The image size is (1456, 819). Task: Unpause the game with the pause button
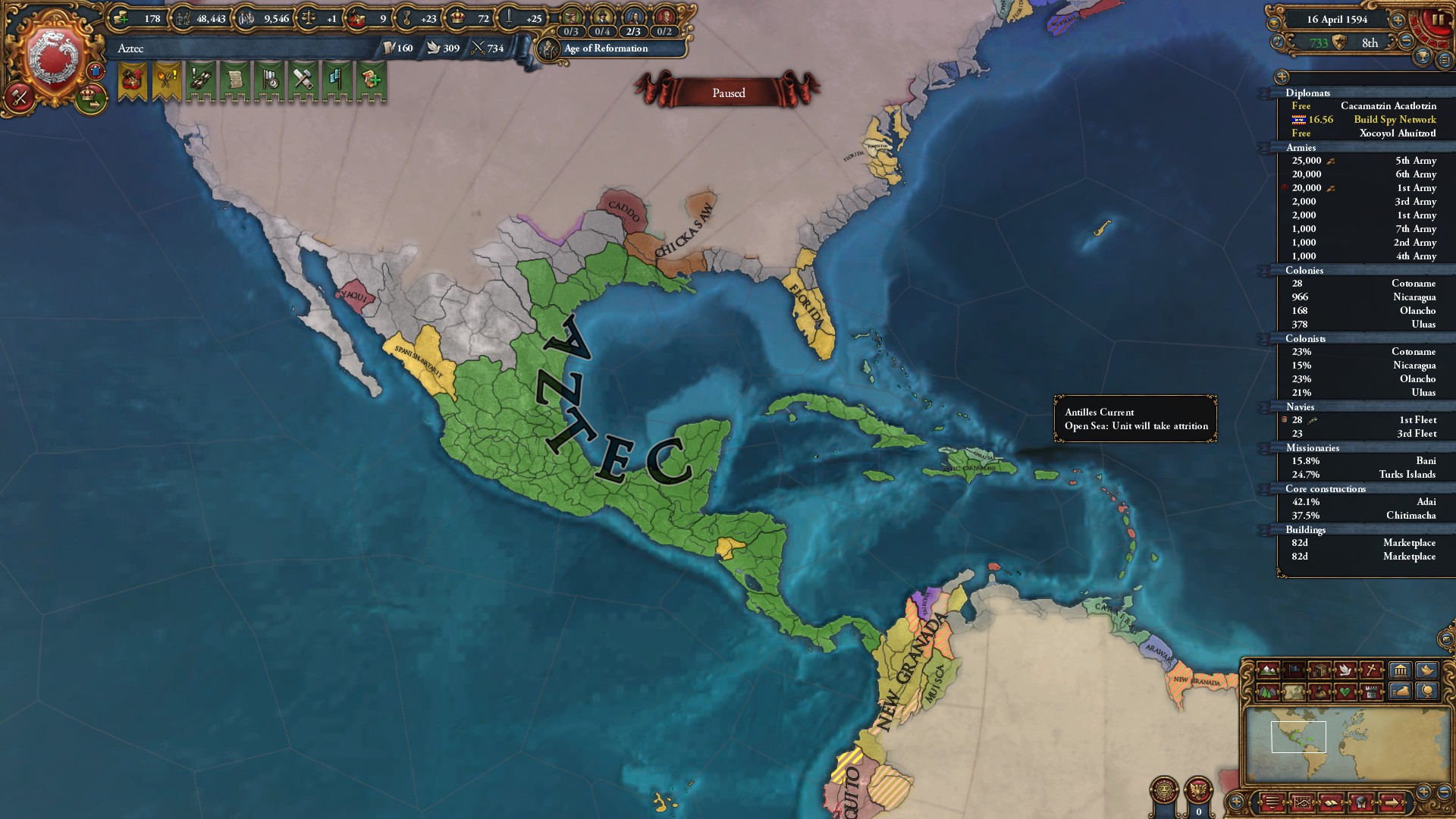(1439, 20)
